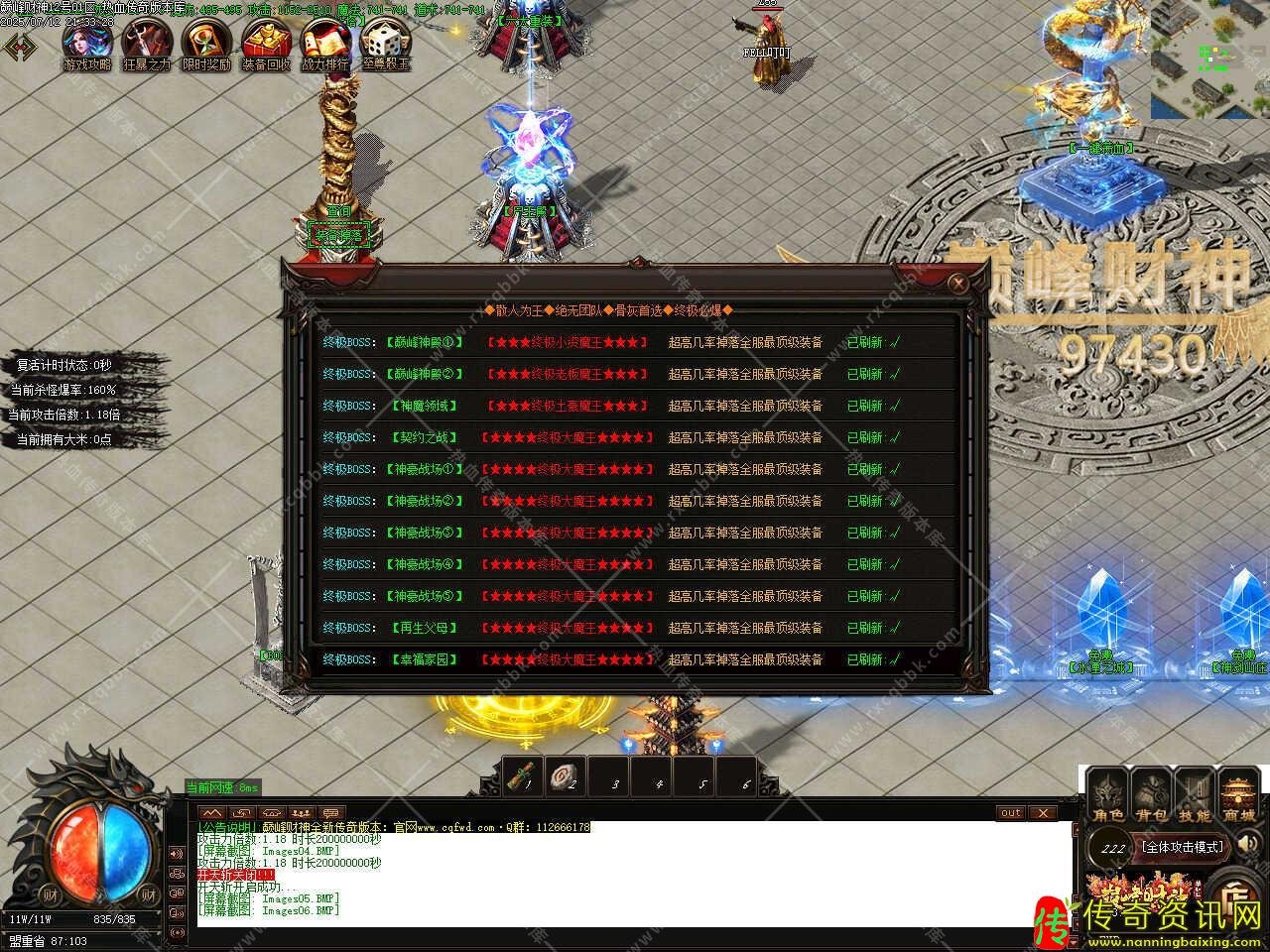The image size is (1270, 952).
Task: Open the 商城 shop
Action: pos(1238,798)
